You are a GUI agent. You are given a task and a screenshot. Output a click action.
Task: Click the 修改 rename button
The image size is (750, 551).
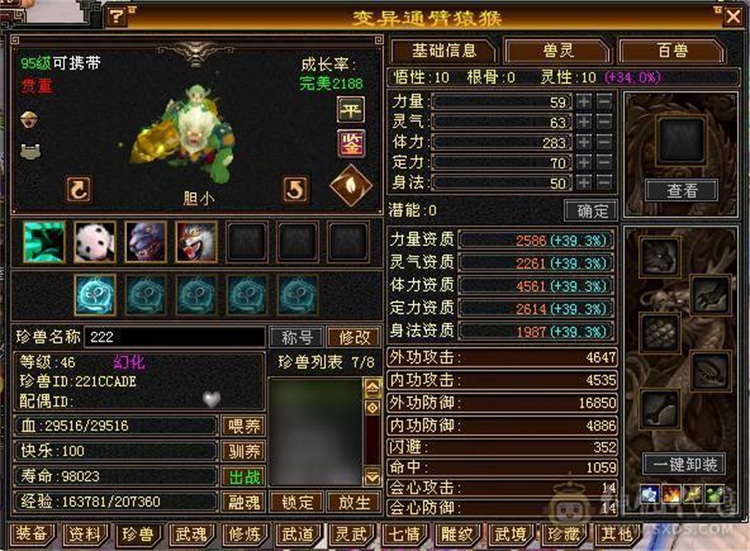(353, 337)
